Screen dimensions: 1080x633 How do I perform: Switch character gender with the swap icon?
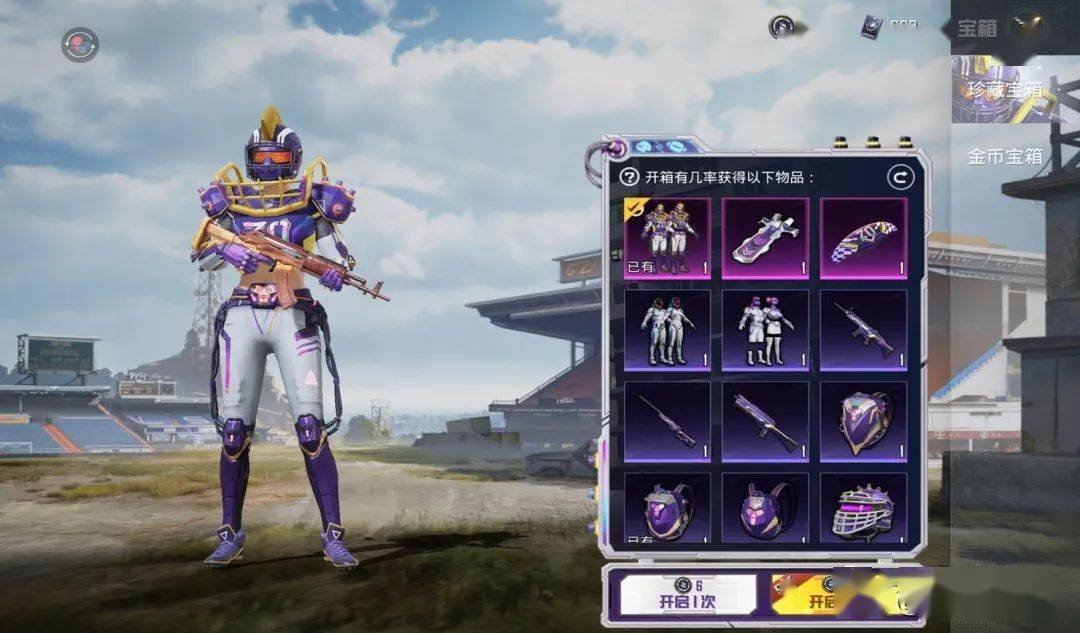coord(79,45)
